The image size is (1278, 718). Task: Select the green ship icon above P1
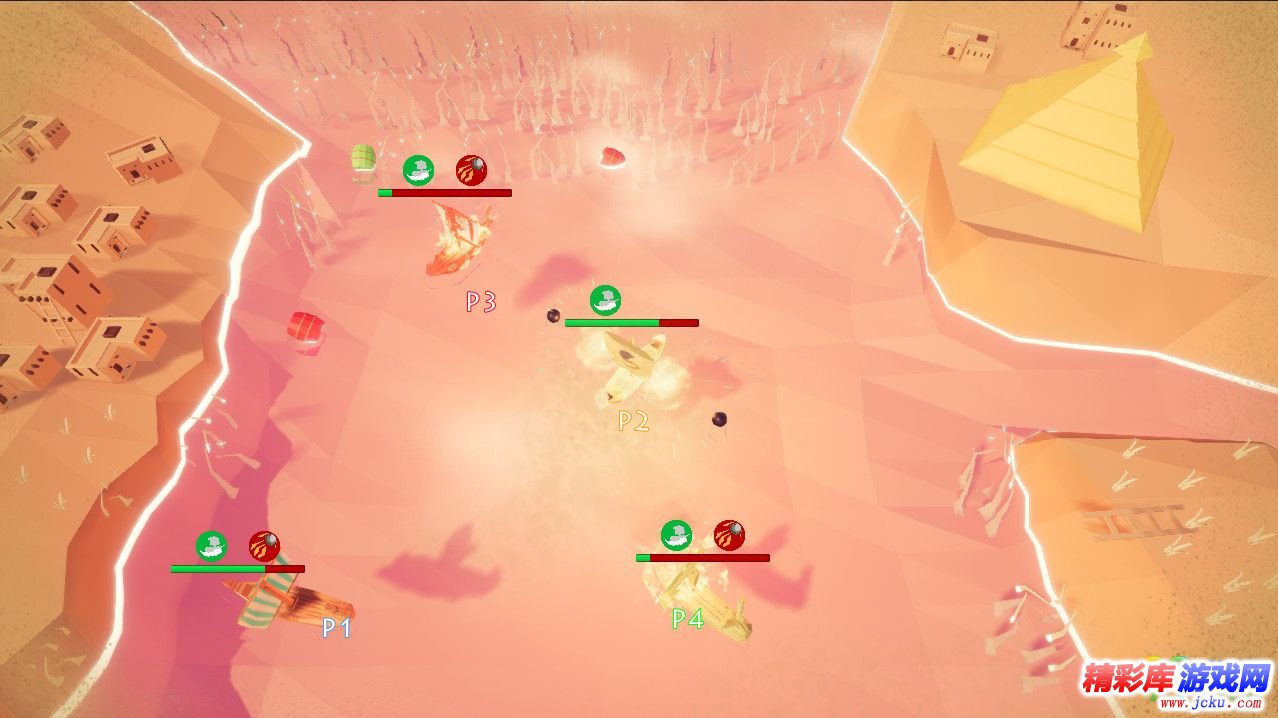pos(211,546)
